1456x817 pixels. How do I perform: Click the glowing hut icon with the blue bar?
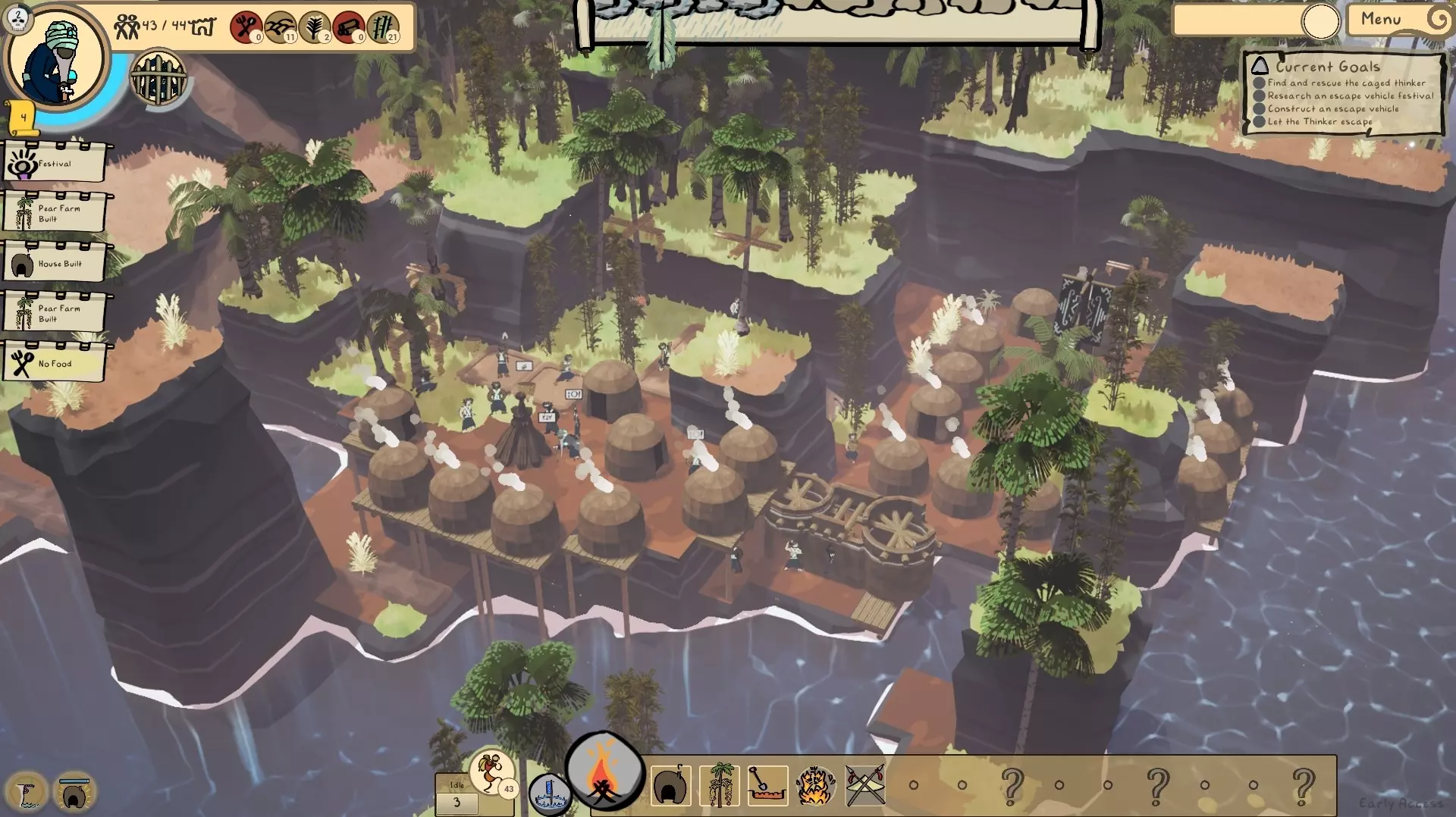pos(74,793)
